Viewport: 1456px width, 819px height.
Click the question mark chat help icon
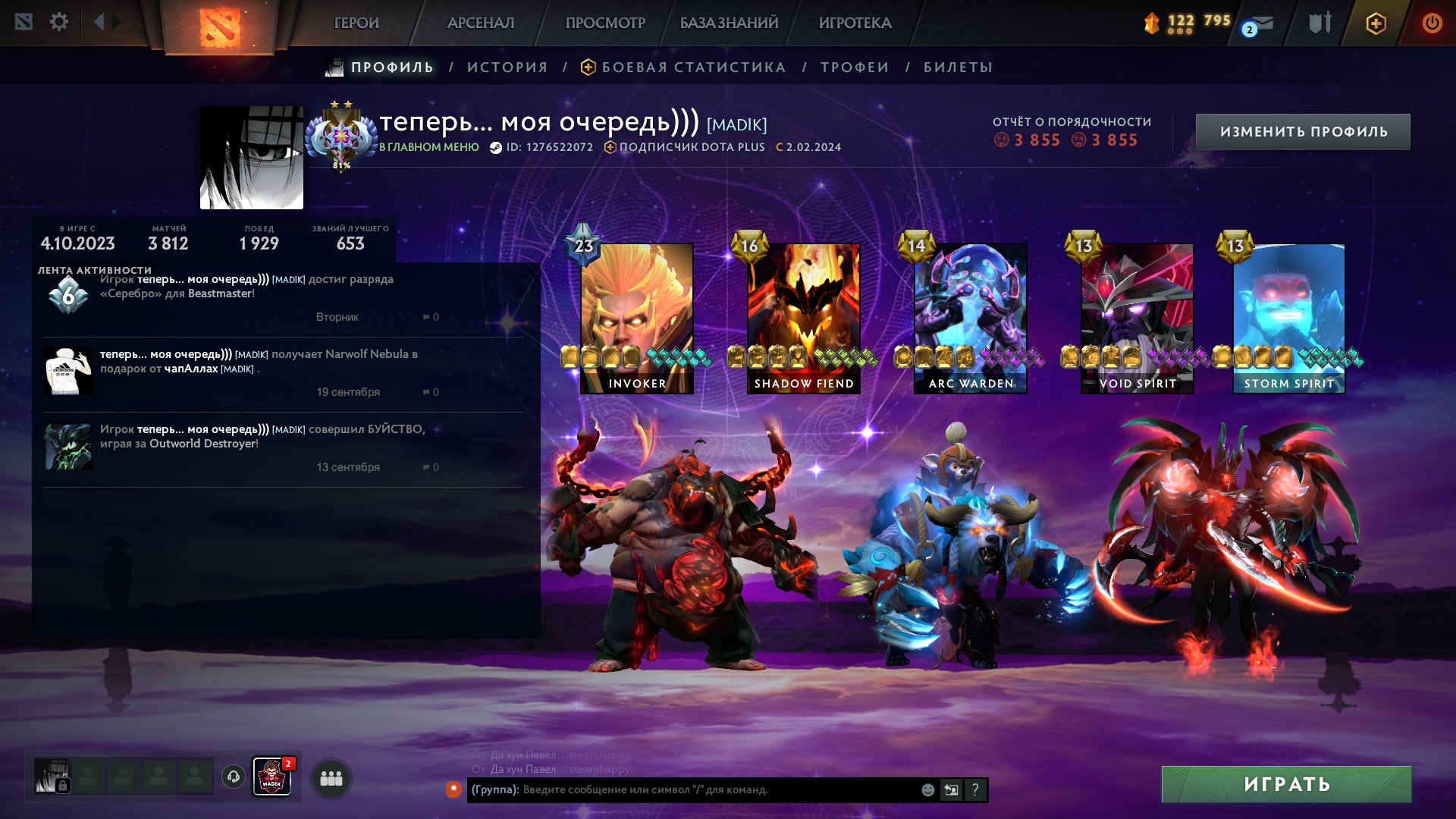[x=976, y=790]
